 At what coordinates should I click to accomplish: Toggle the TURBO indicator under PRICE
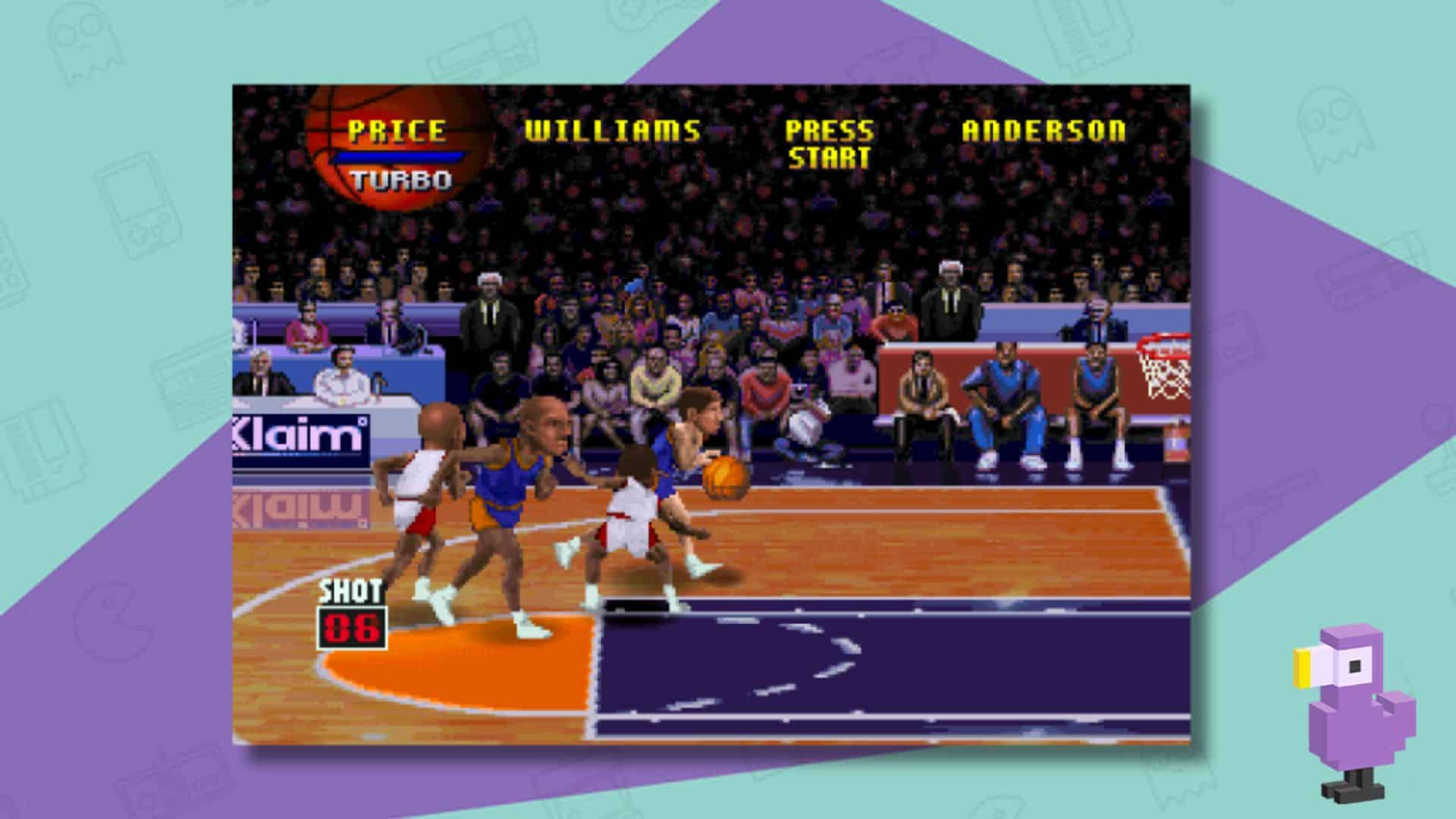point(400,178)
